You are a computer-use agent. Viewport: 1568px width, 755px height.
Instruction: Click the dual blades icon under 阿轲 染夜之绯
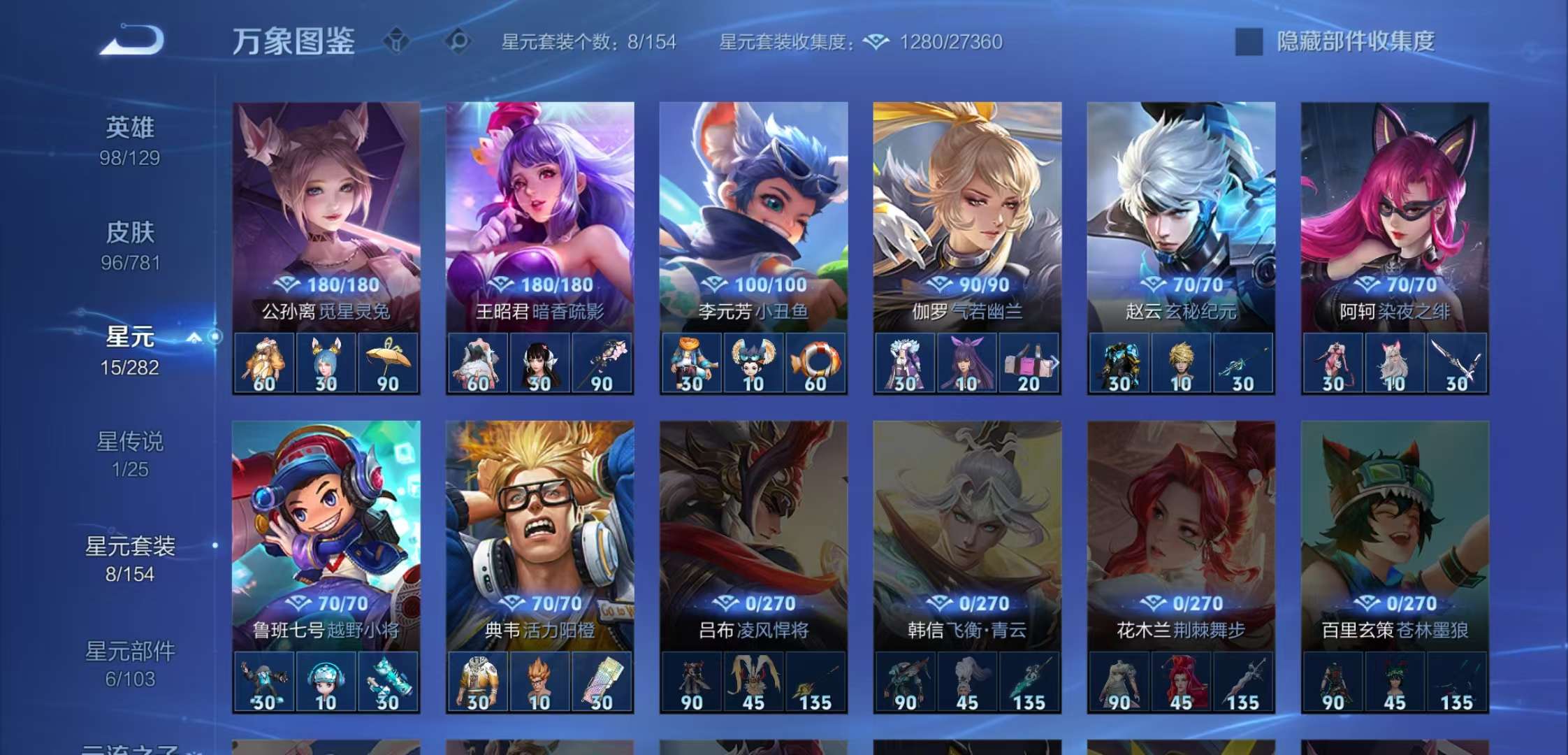(x=1456, y=364)
